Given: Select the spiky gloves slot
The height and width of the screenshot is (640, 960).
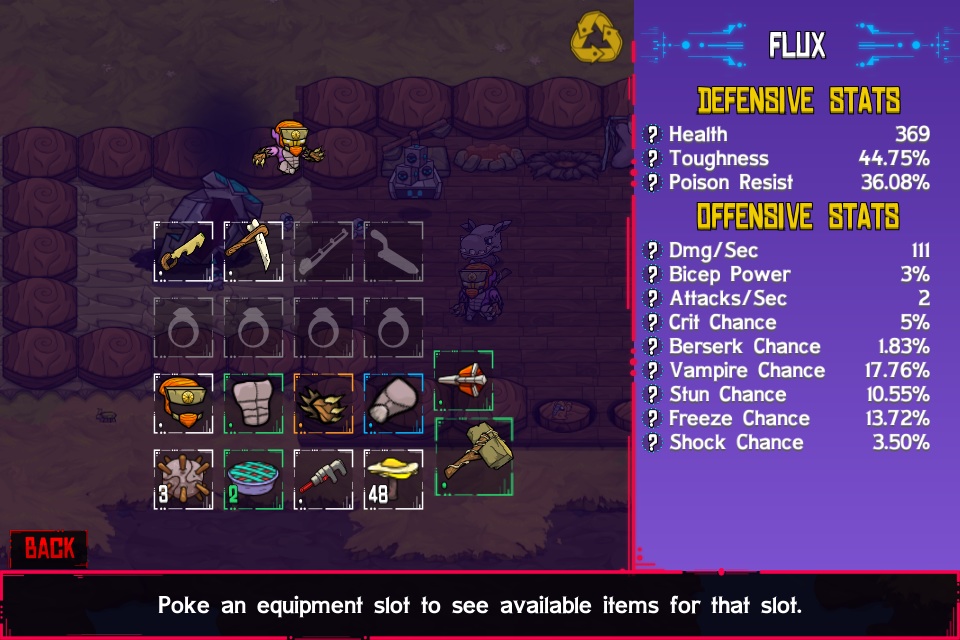Looking at the screenshot, I should point(323,403).
